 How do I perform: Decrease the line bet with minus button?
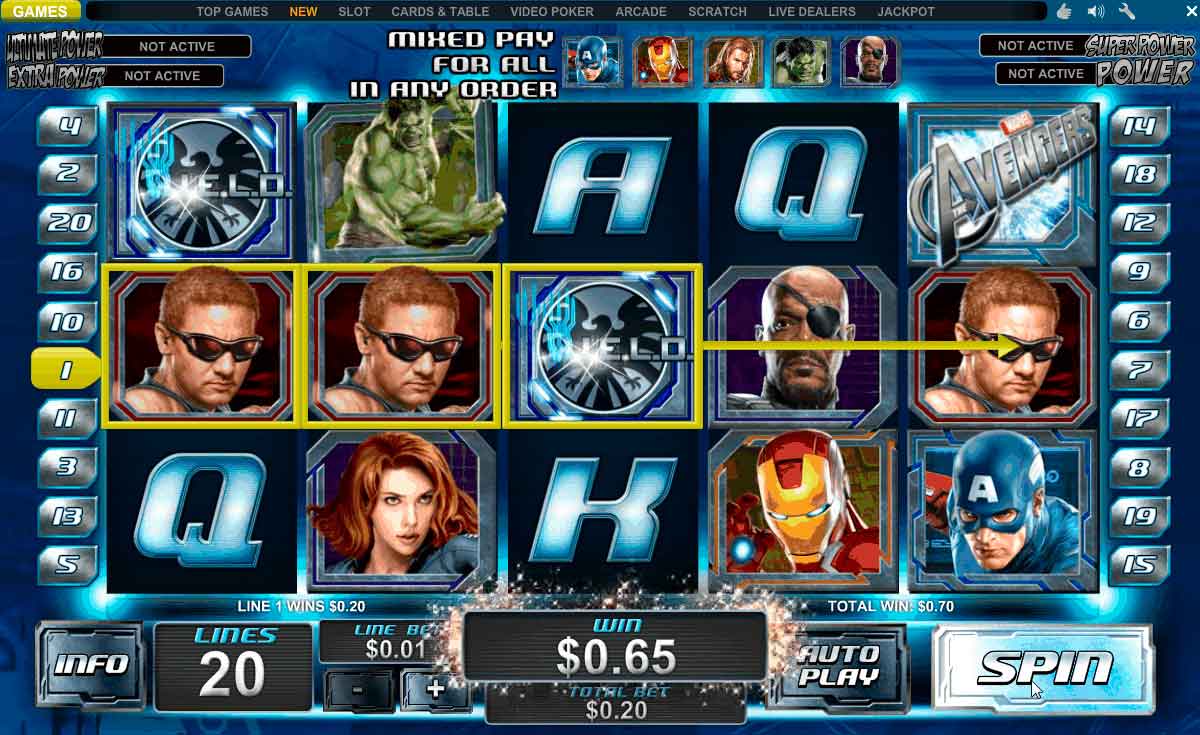point(357,688)
